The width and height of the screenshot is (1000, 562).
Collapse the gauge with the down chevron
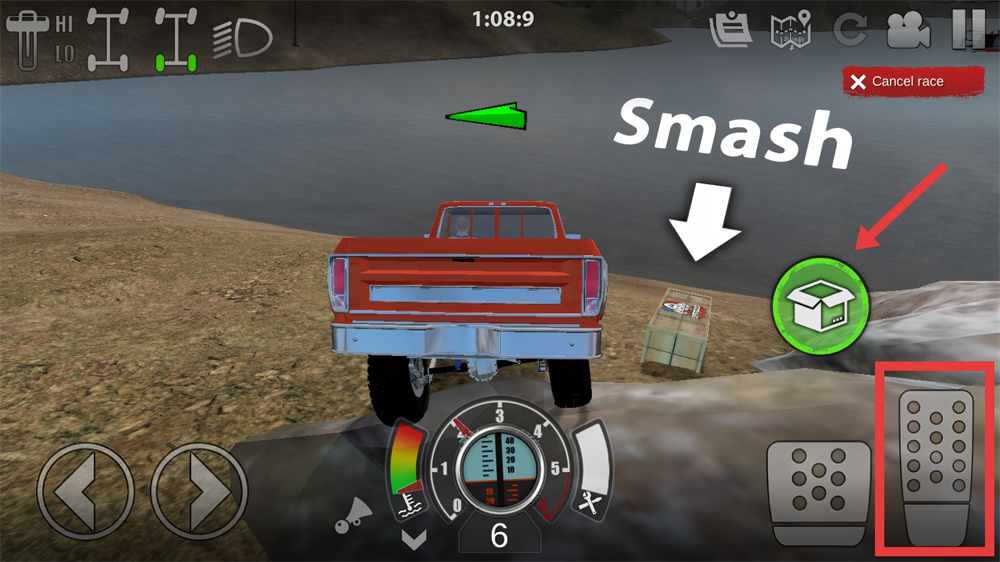click(414, 539)
